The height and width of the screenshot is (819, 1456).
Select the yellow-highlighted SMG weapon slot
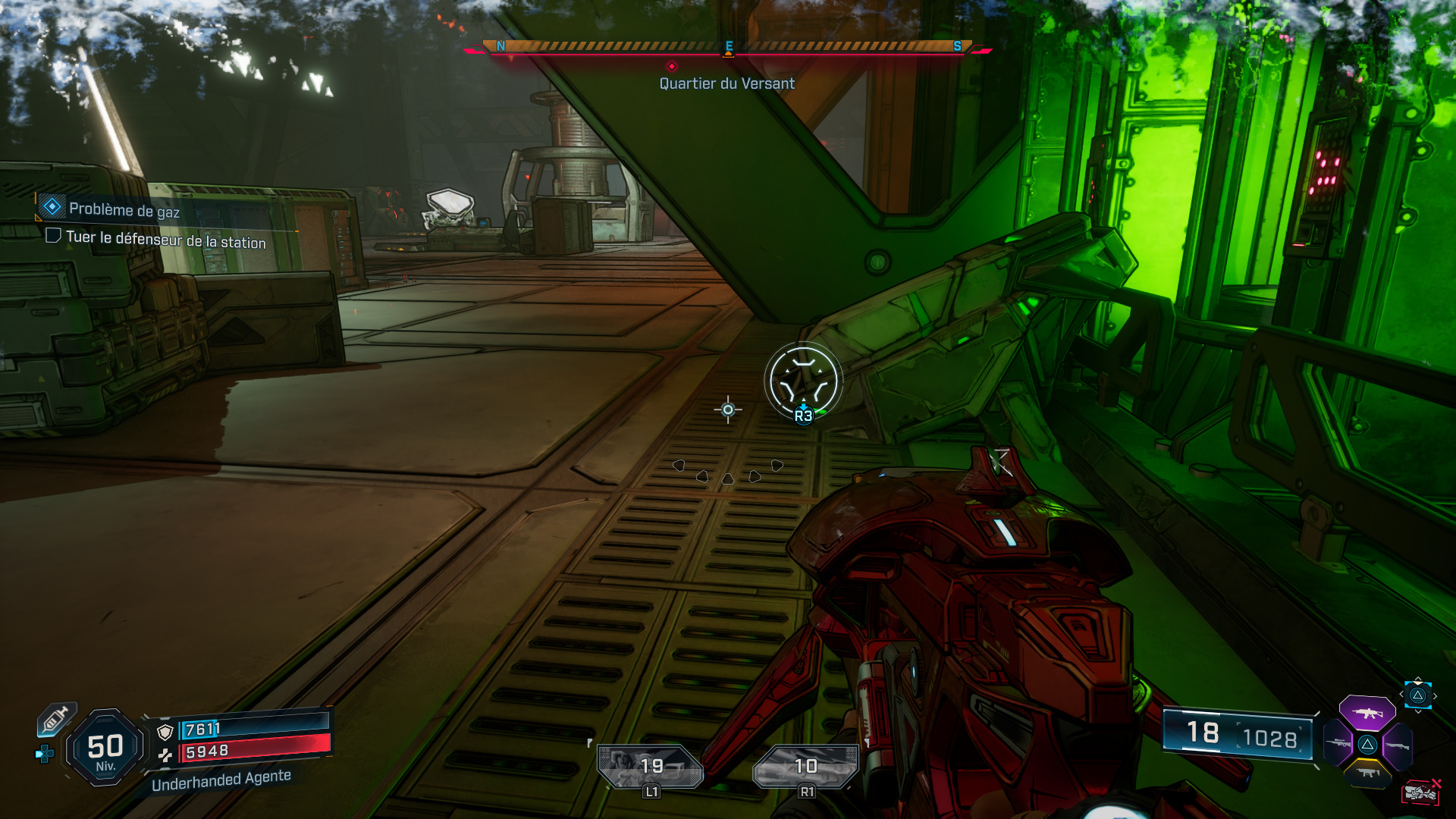tap(1369, 772)
